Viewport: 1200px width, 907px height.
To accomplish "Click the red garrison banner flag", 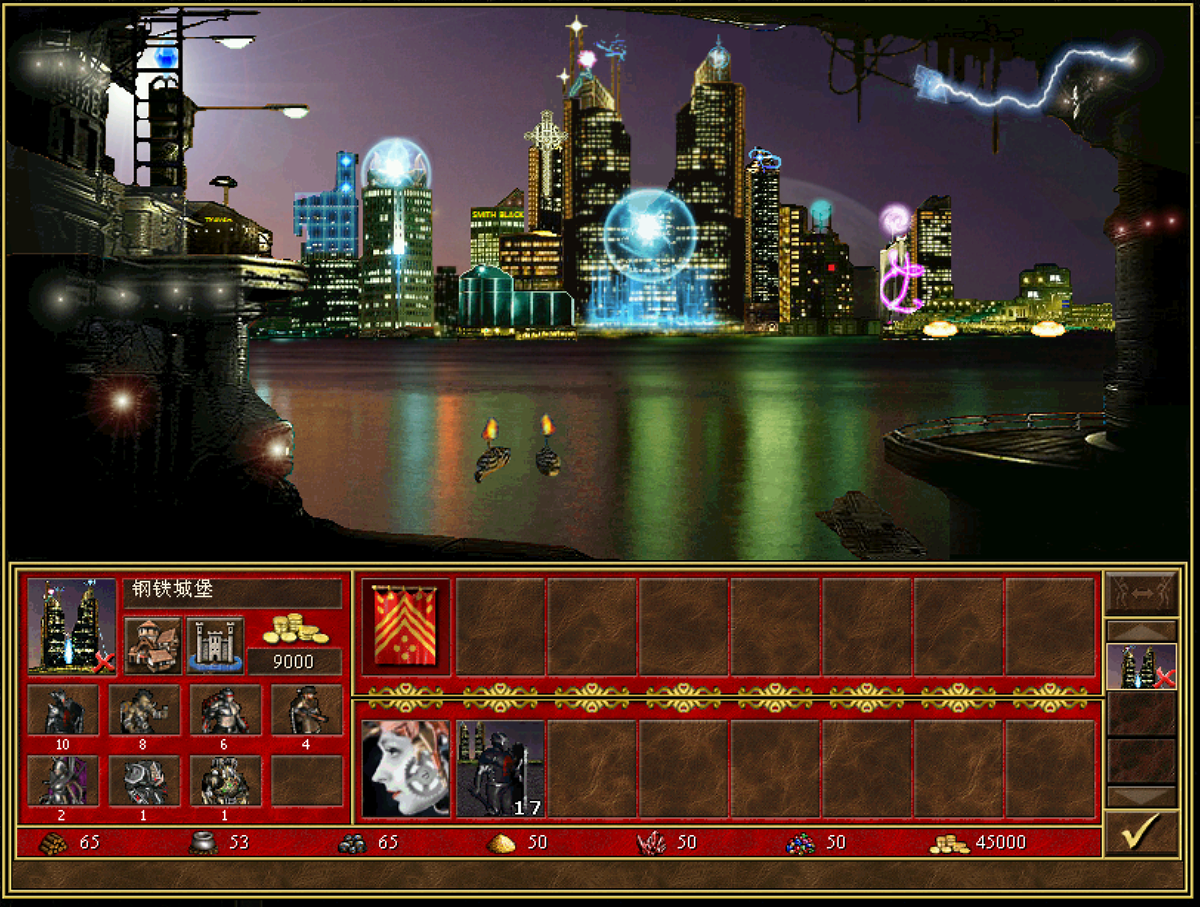I will (x=405, y=626).
